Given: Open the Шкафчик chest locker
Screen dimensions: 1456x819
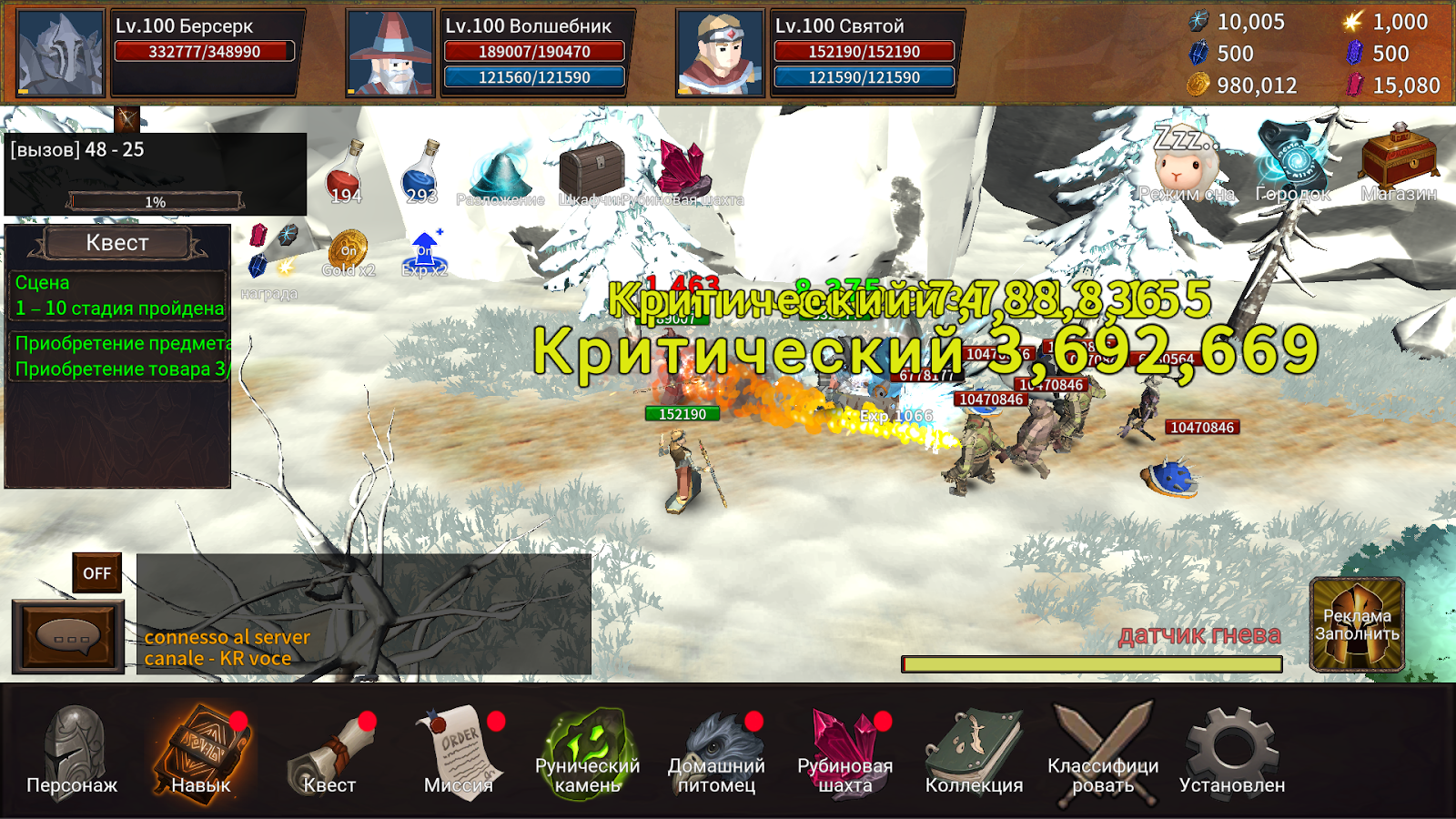Looking at the screenshot, I should pyautogui.click(x=591, y=171).
